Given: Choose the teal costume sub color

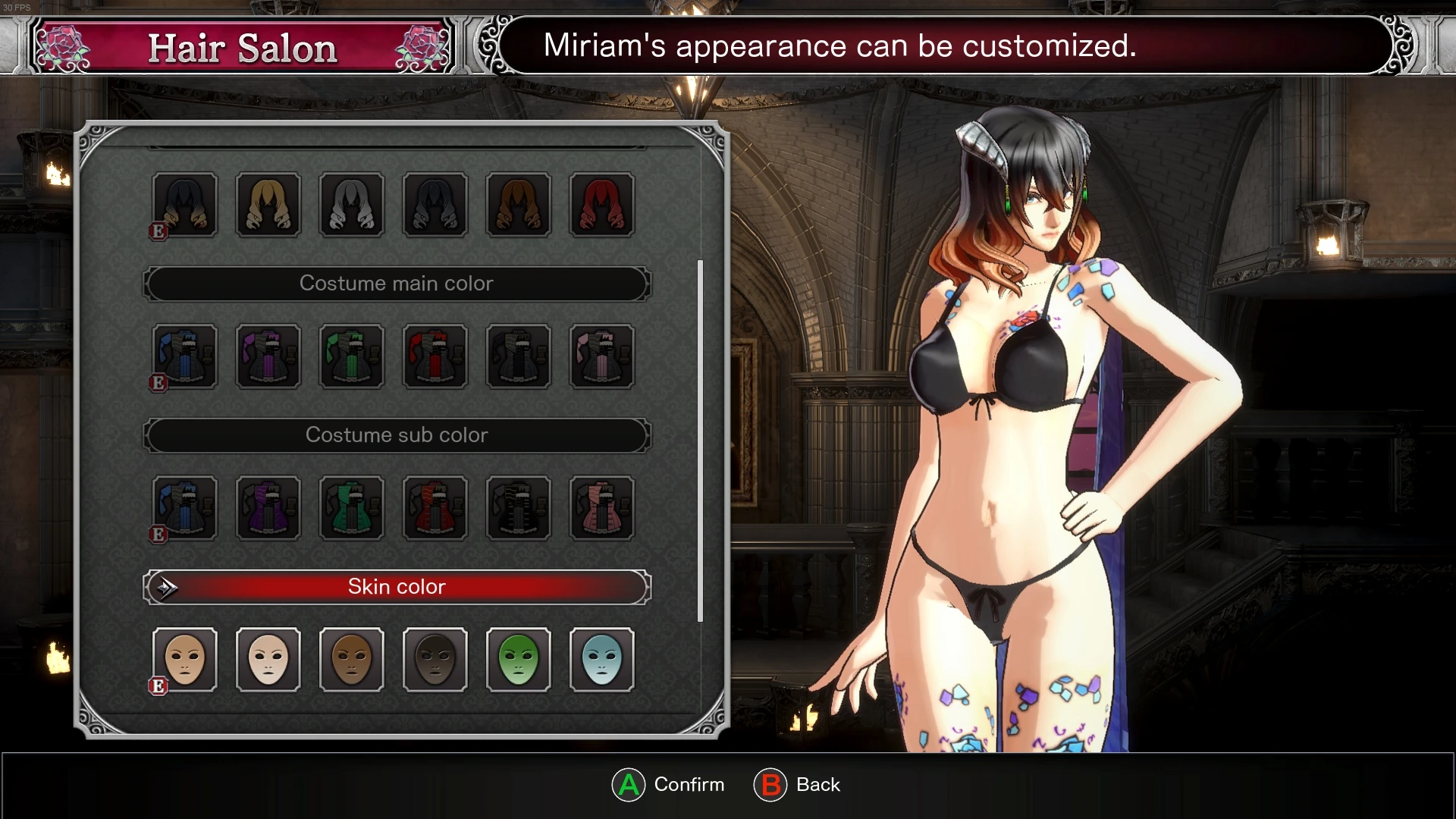Looking at the screenshot, I should pyautogui.click(x=352, y=508).
